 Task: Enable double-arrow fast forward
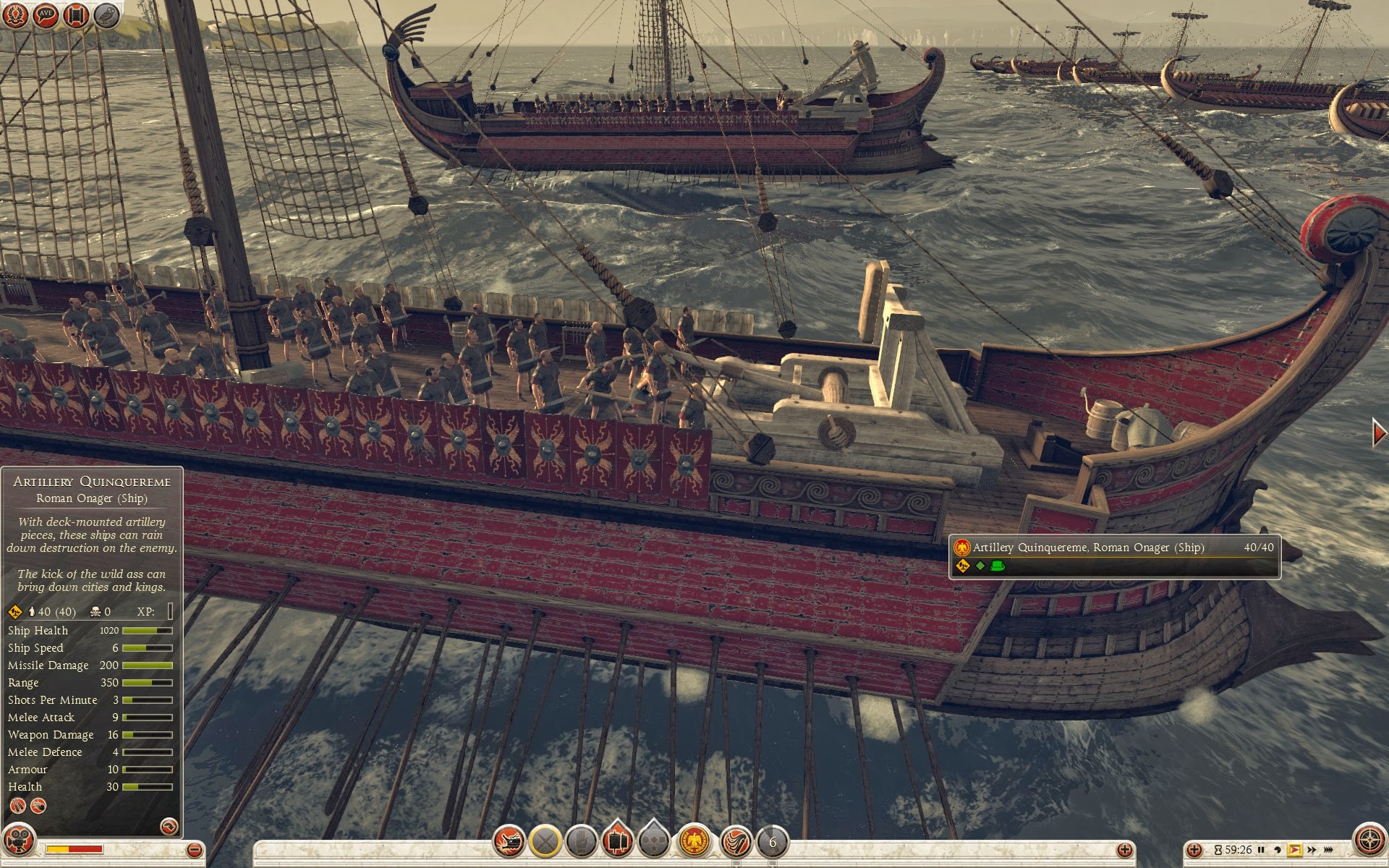point(1312,850)
